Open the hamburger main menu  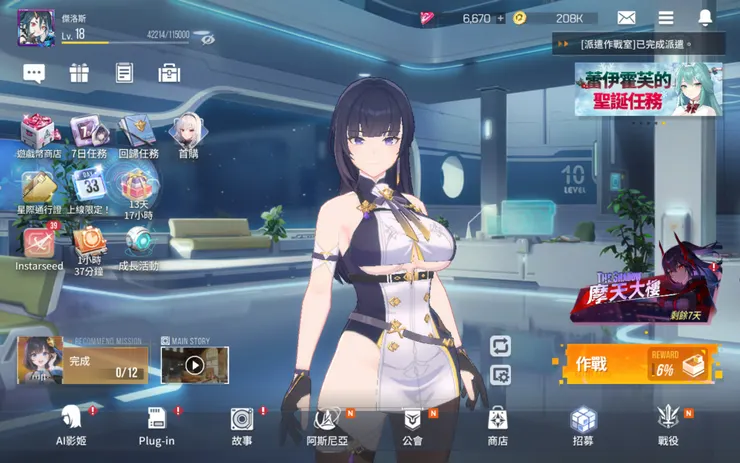tap(666, 18)
